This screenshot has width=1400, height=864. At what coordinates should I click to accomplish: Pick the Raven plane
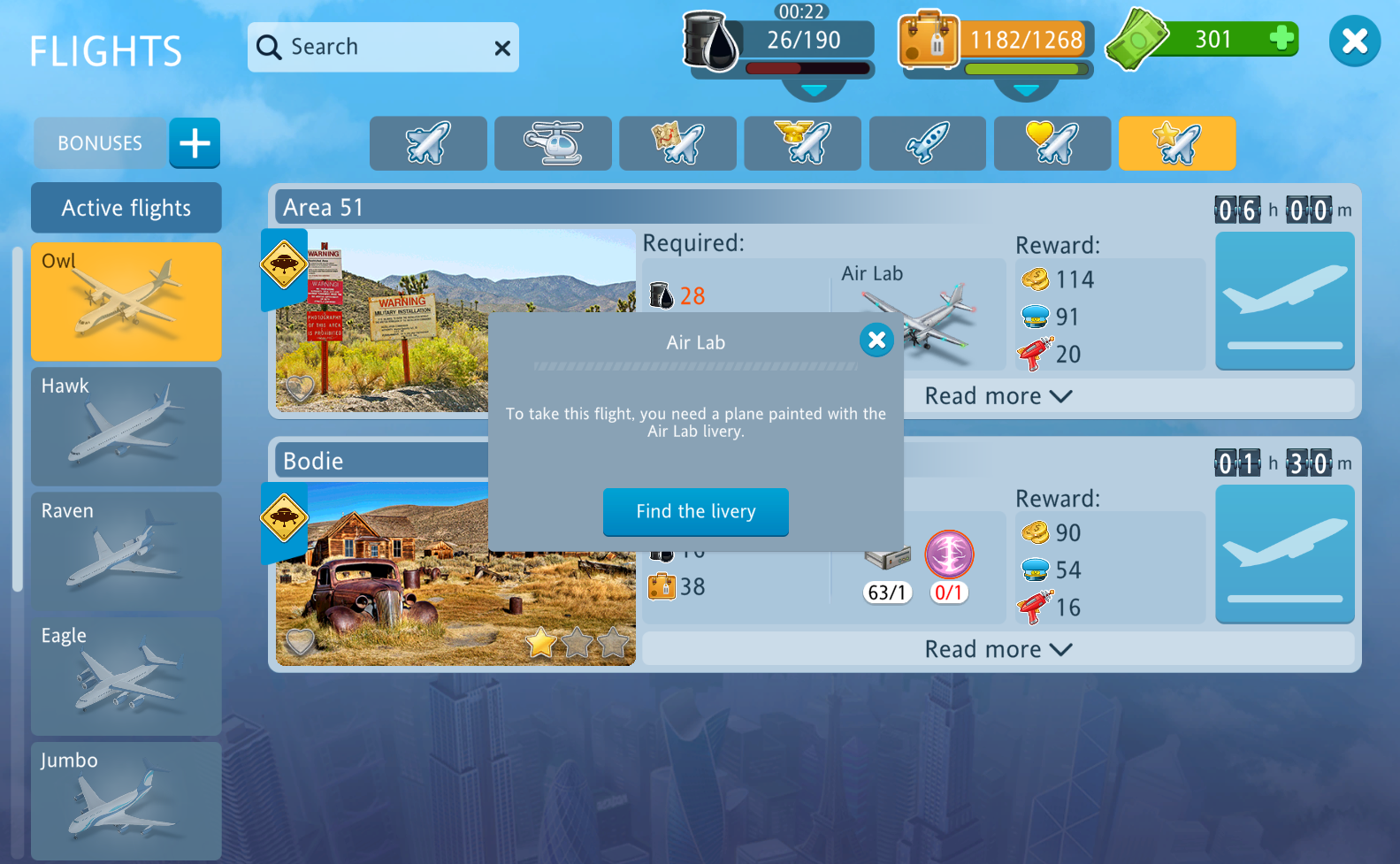point(126,551)
